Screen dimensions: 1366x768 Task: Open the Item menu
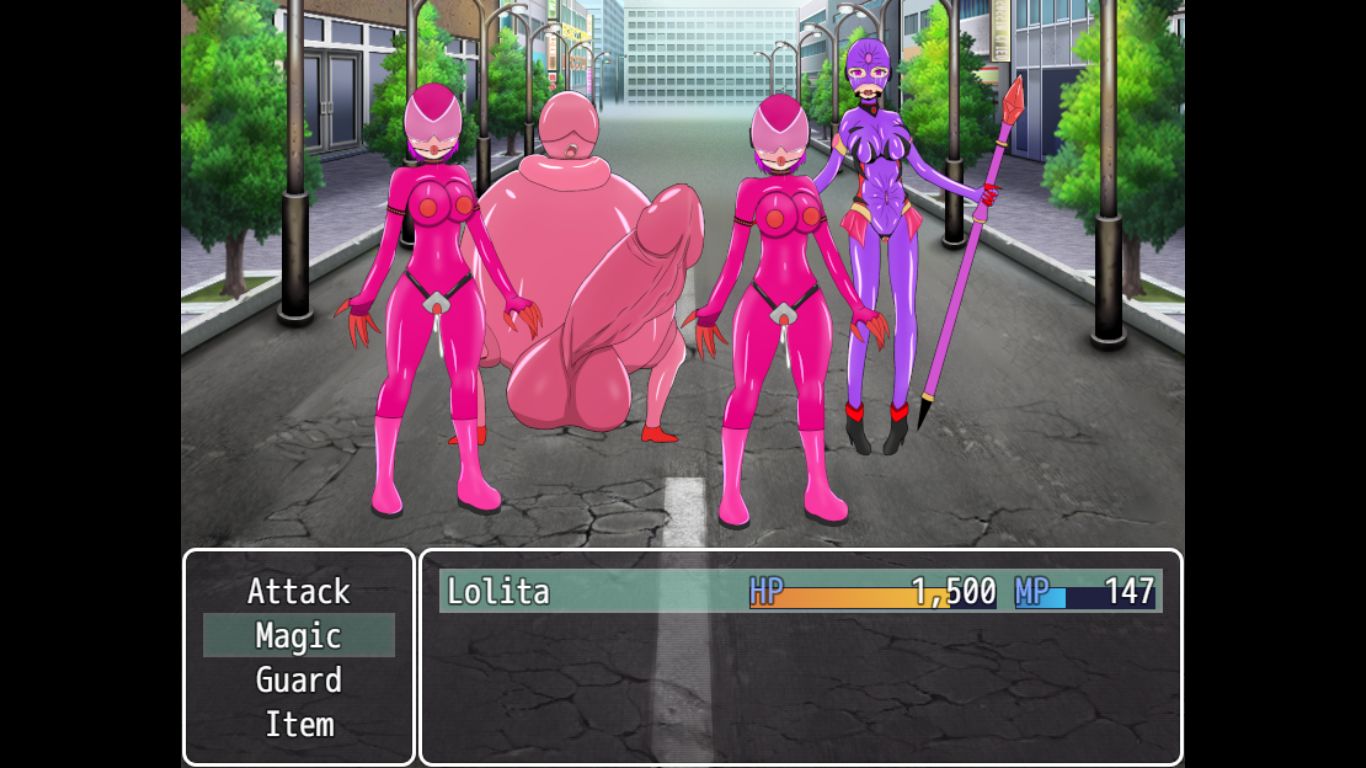pos(298,724)
